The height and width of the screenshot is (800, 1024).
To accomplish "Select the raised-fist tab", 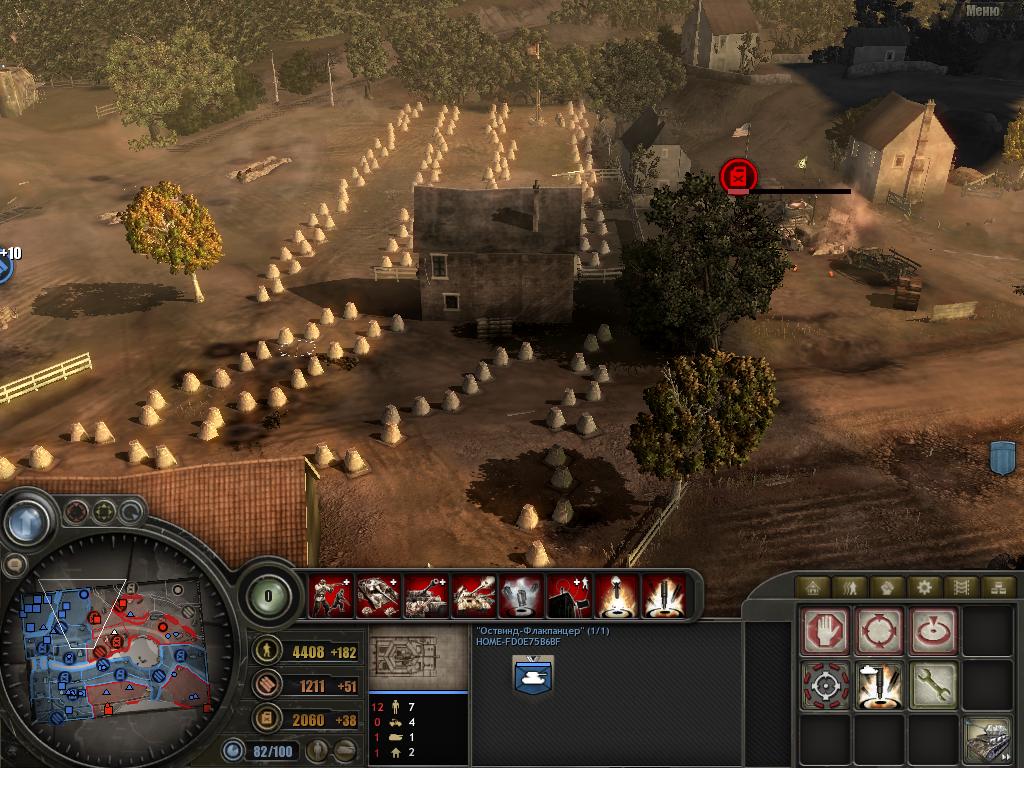I will coord(887,587).
